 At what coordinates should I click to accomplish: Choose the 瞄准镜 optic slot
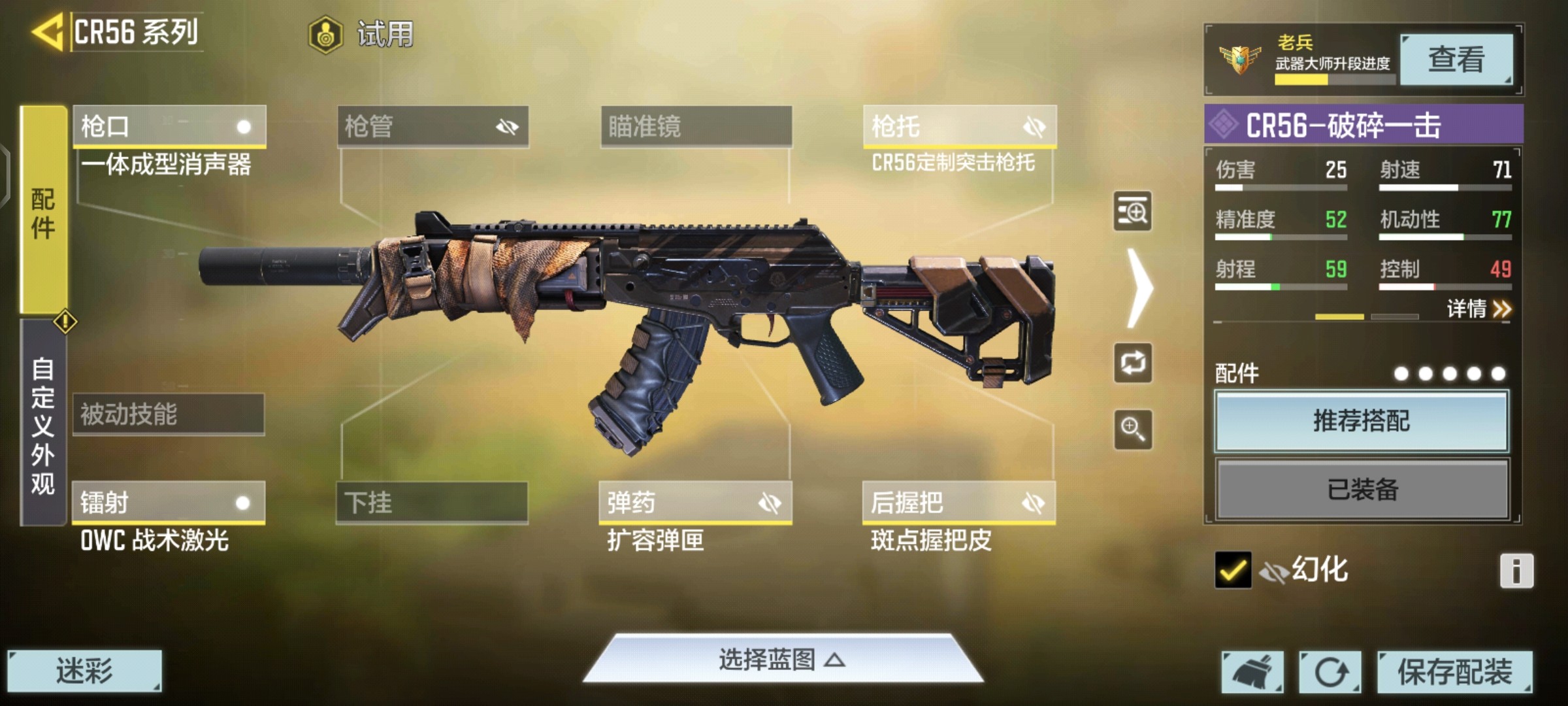click(696, 126)
